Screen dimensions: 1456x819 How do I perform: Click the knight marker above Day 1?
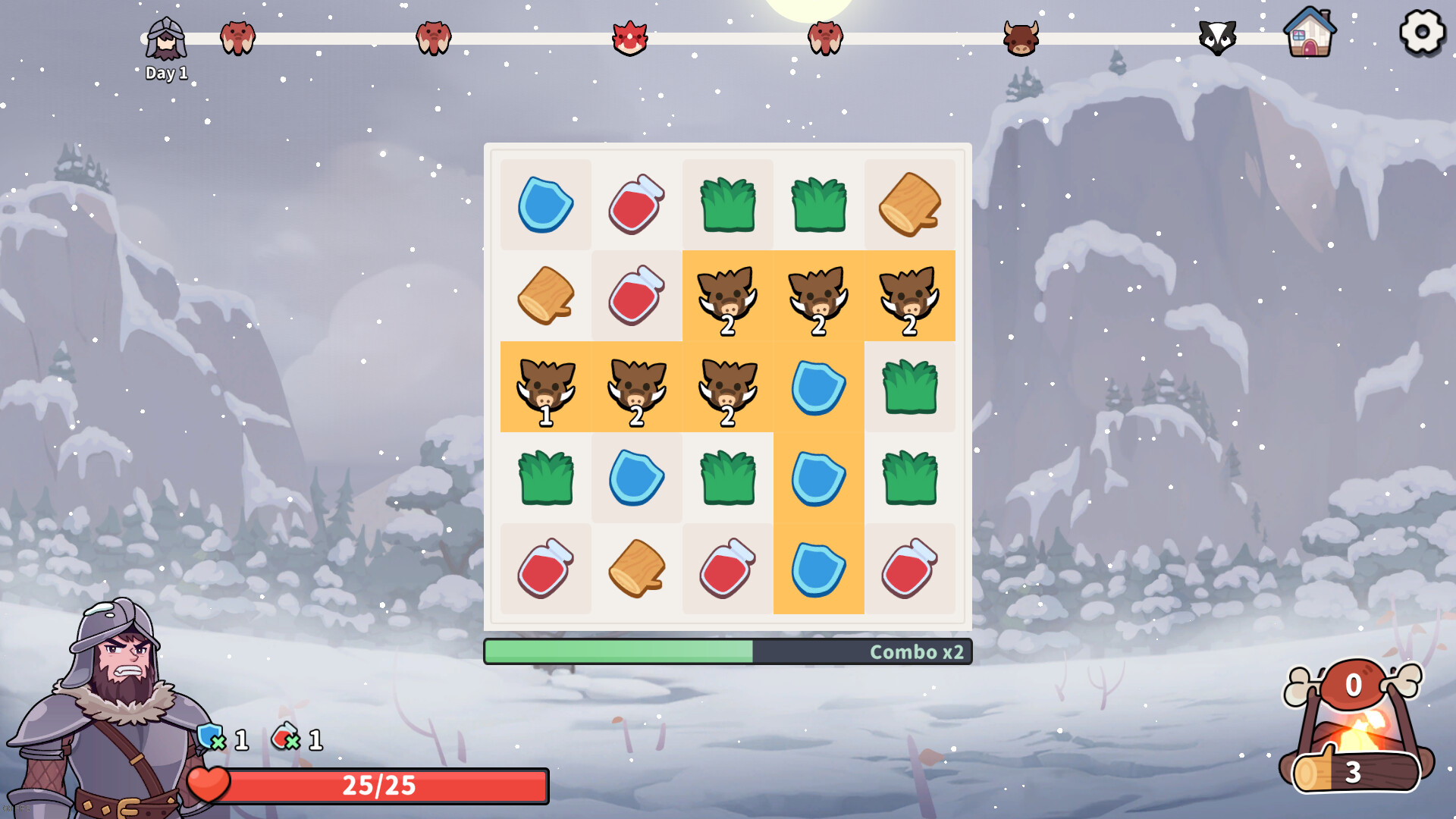tap(168, 36)
